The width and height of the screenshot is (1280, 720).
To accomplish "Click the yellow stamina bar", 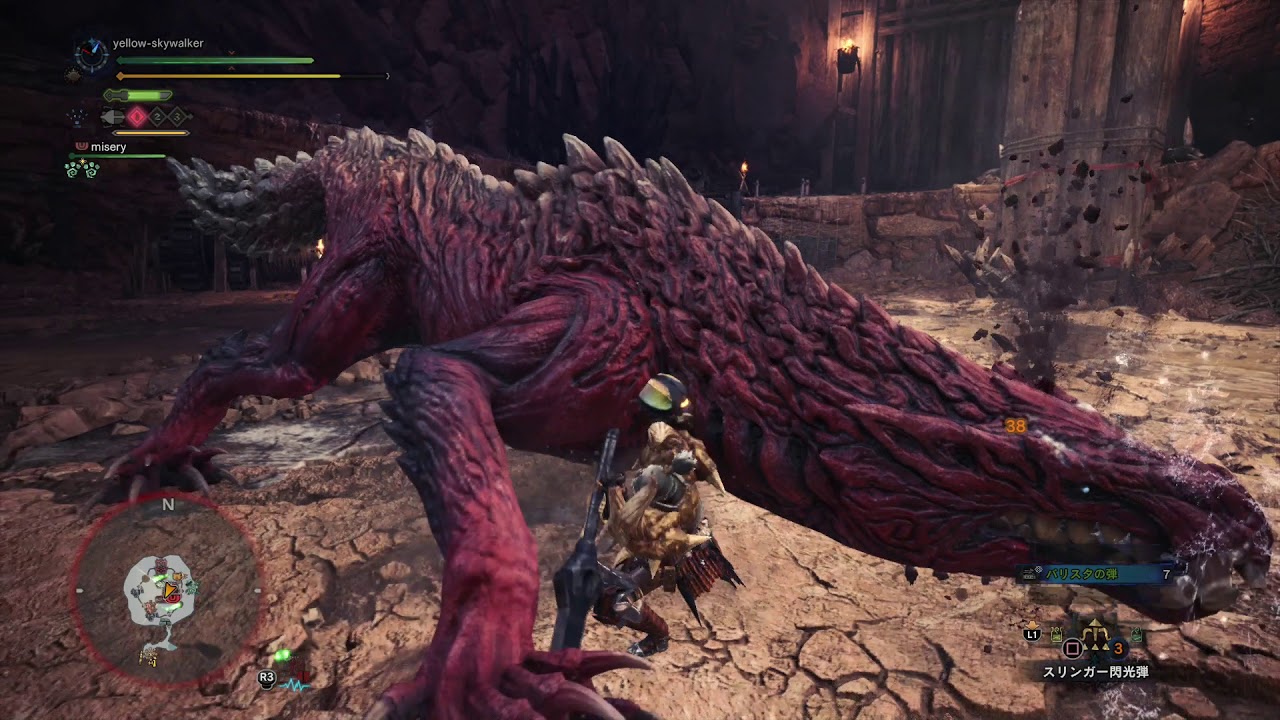I will click(x=230, y=75).
